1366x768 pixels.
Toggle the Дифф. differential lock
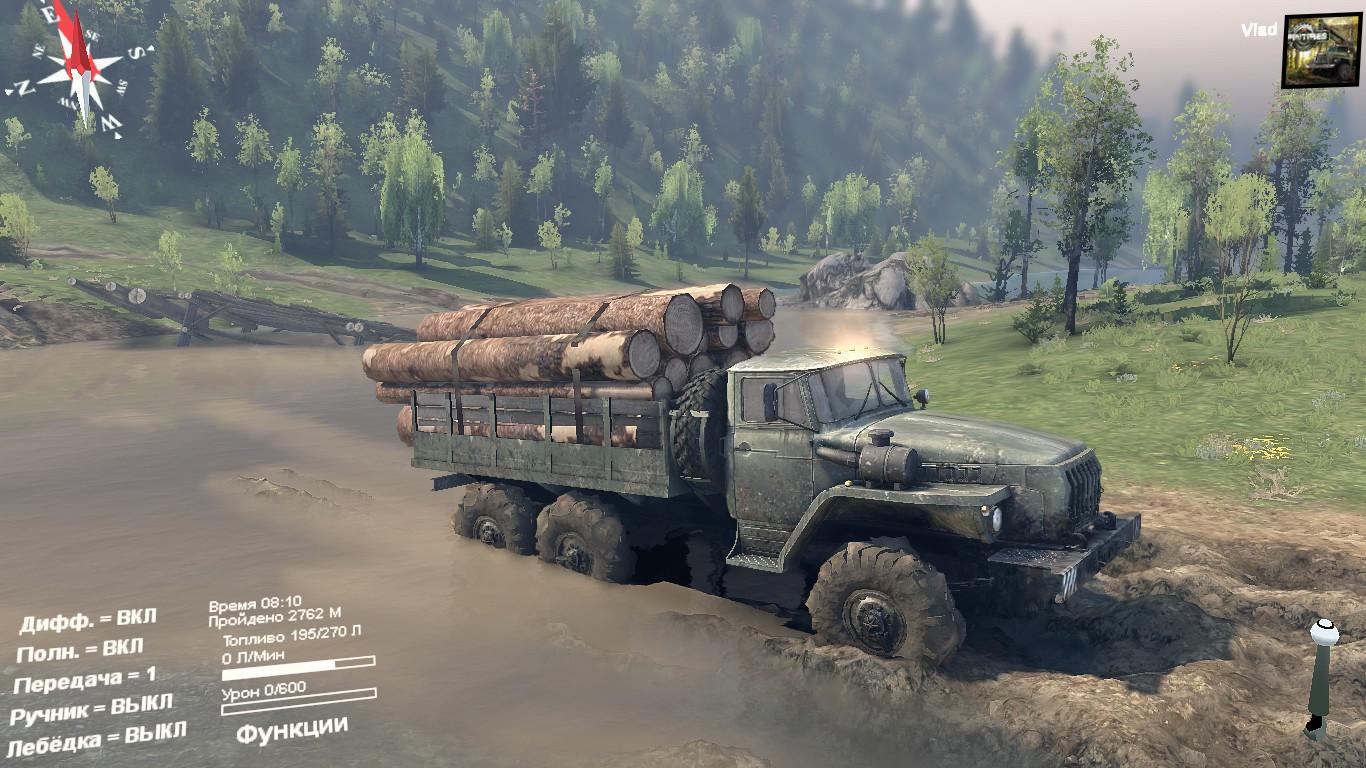88,620
